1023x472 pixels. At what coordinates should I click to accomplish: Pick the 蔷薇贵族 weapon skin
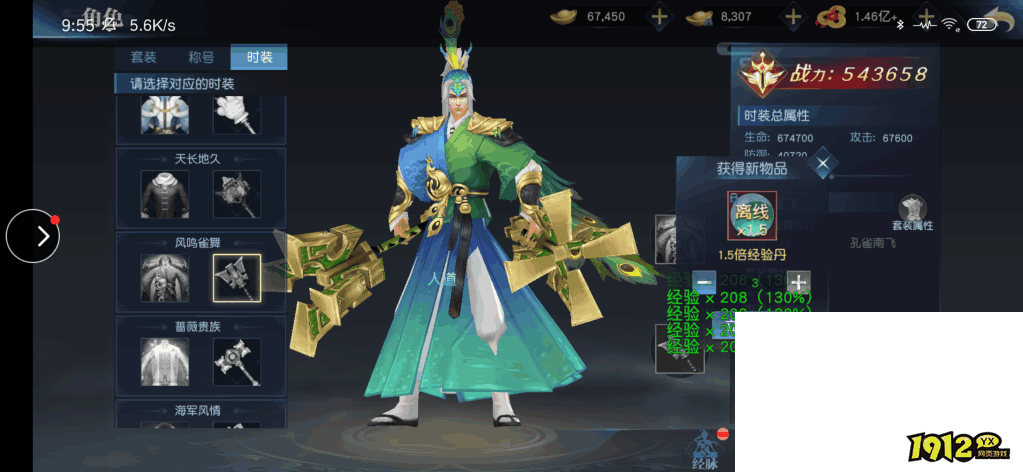(x=237, y=361)
